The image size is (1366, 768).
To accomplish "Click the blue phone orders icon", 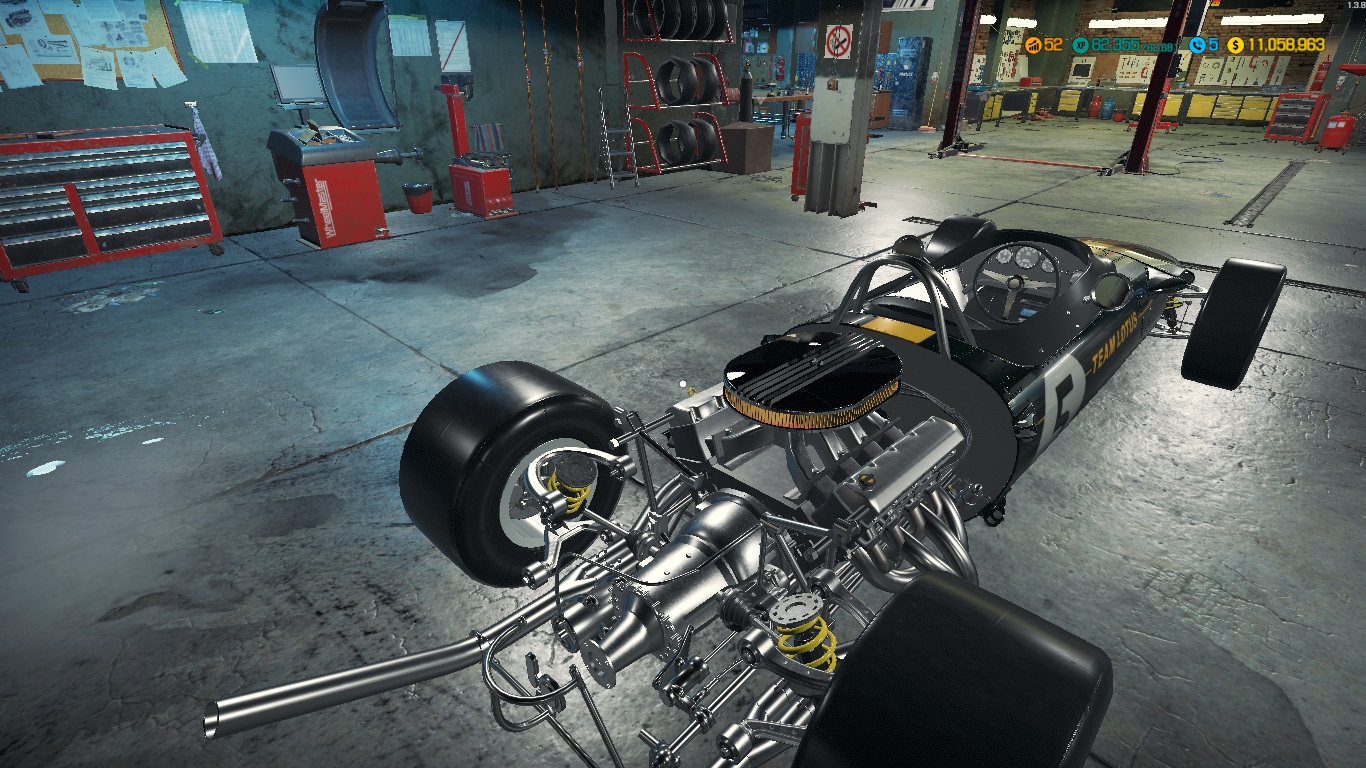I will click(1197, 45).
